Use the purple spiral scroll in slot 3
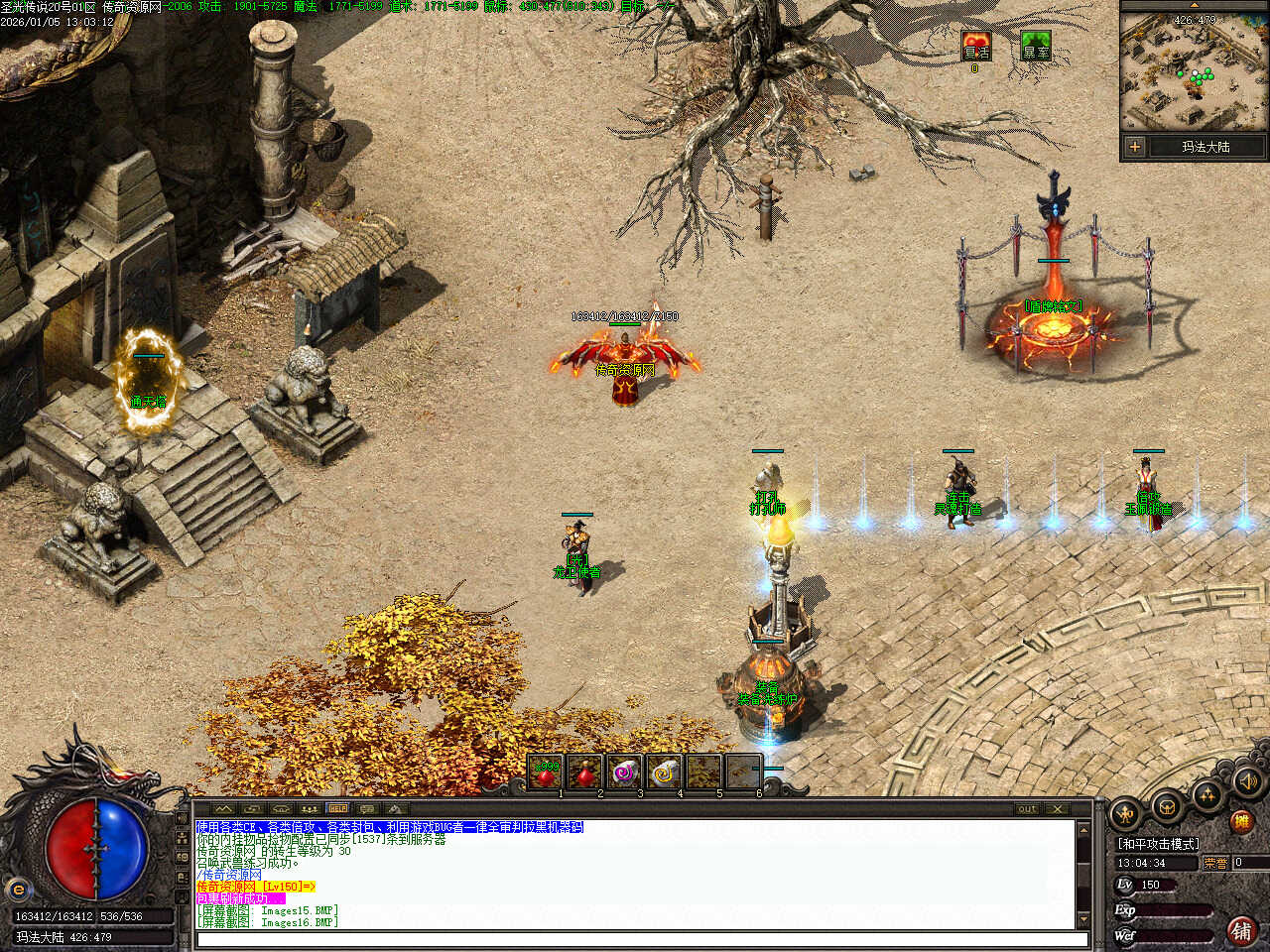The height and width of the screenshot is (952, 1270). pyautogui.click(x=624, y=773)
